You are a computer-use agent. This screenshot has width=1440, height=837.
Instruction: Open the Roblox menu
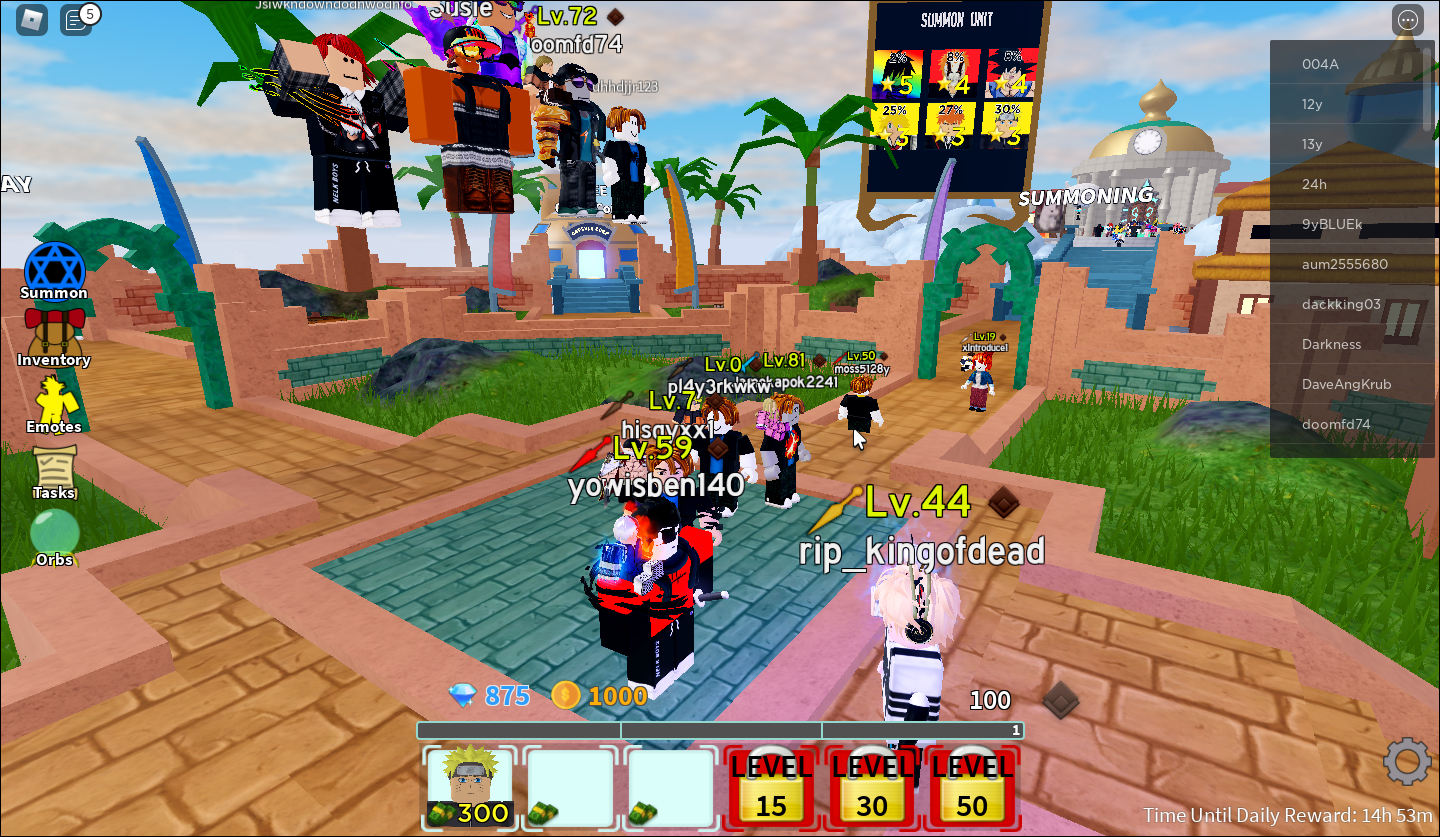30,19
